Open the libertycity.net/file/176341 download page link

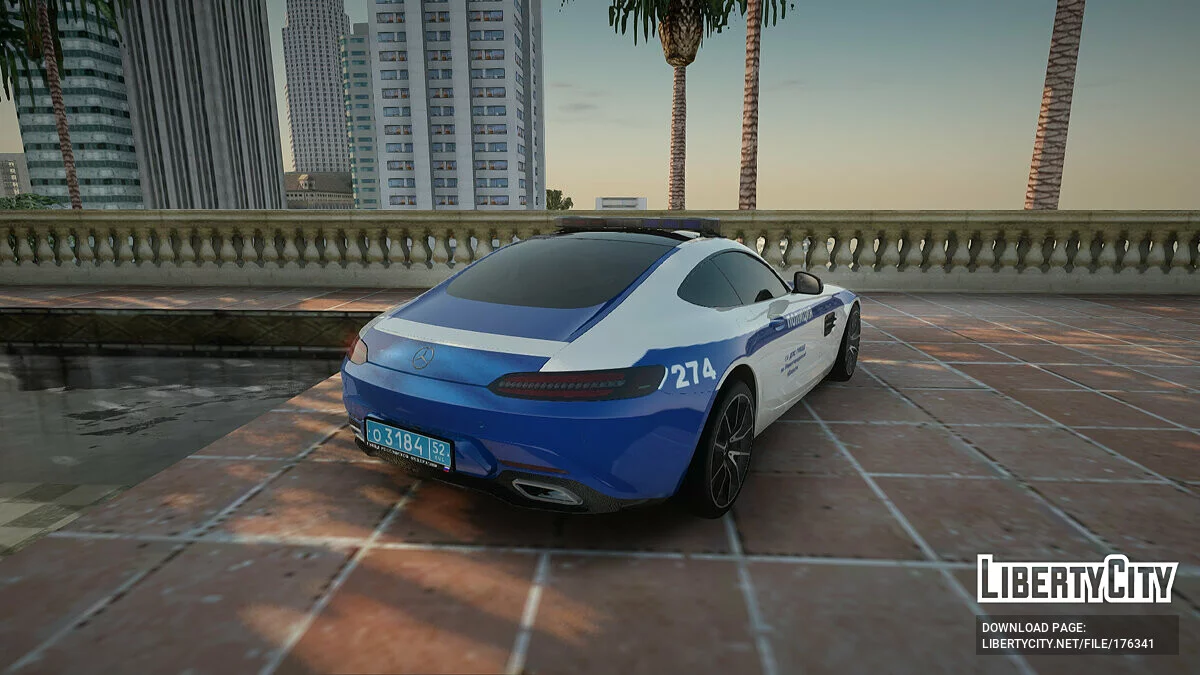point(1067,643)
